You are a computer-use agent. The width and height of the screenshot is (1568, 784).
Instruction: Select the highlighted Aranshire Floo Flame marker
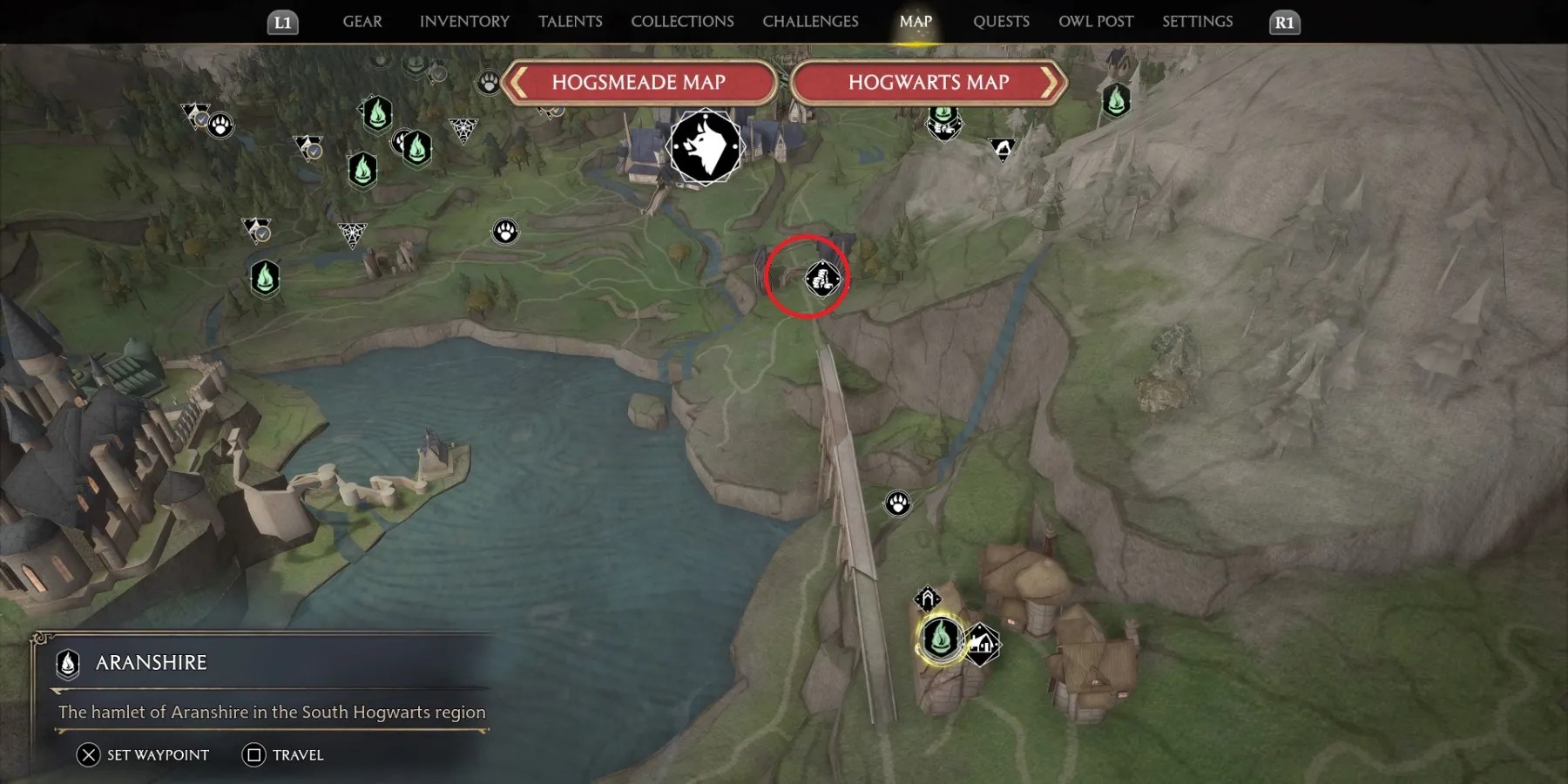[x=941, y=639]
